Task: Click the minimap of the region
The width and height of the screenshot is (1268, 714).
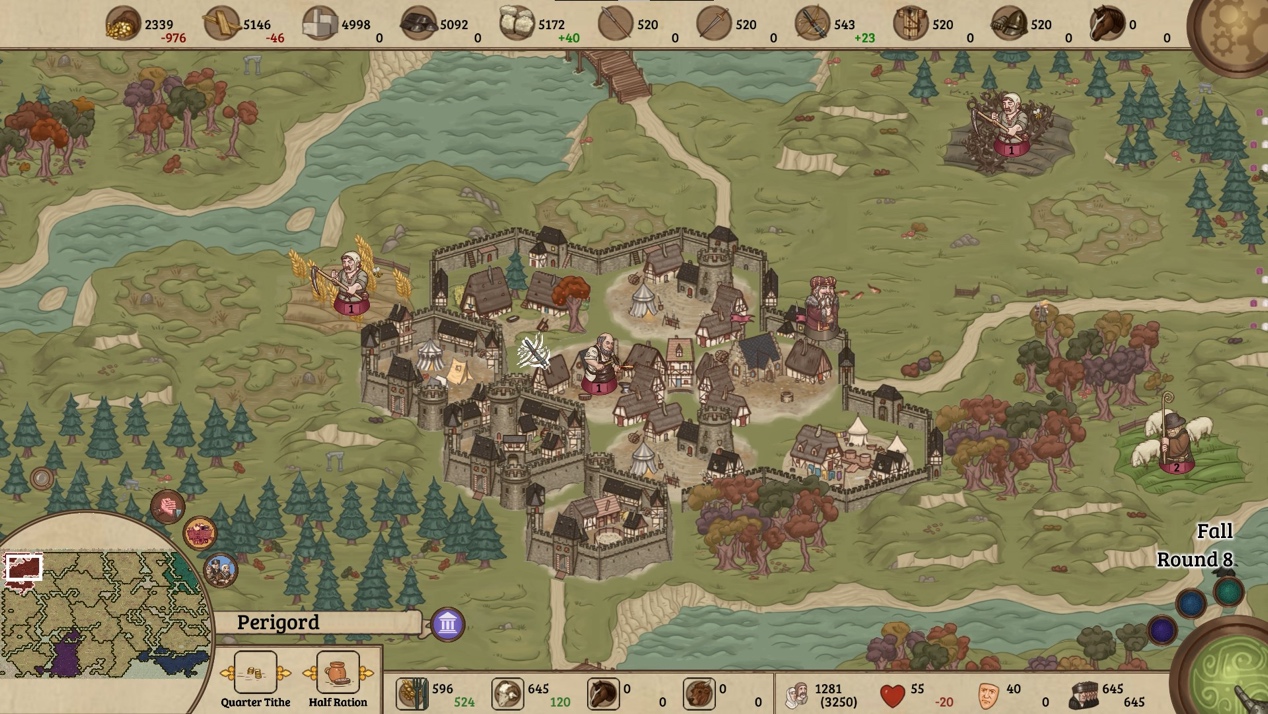Action: click(100, 610)
